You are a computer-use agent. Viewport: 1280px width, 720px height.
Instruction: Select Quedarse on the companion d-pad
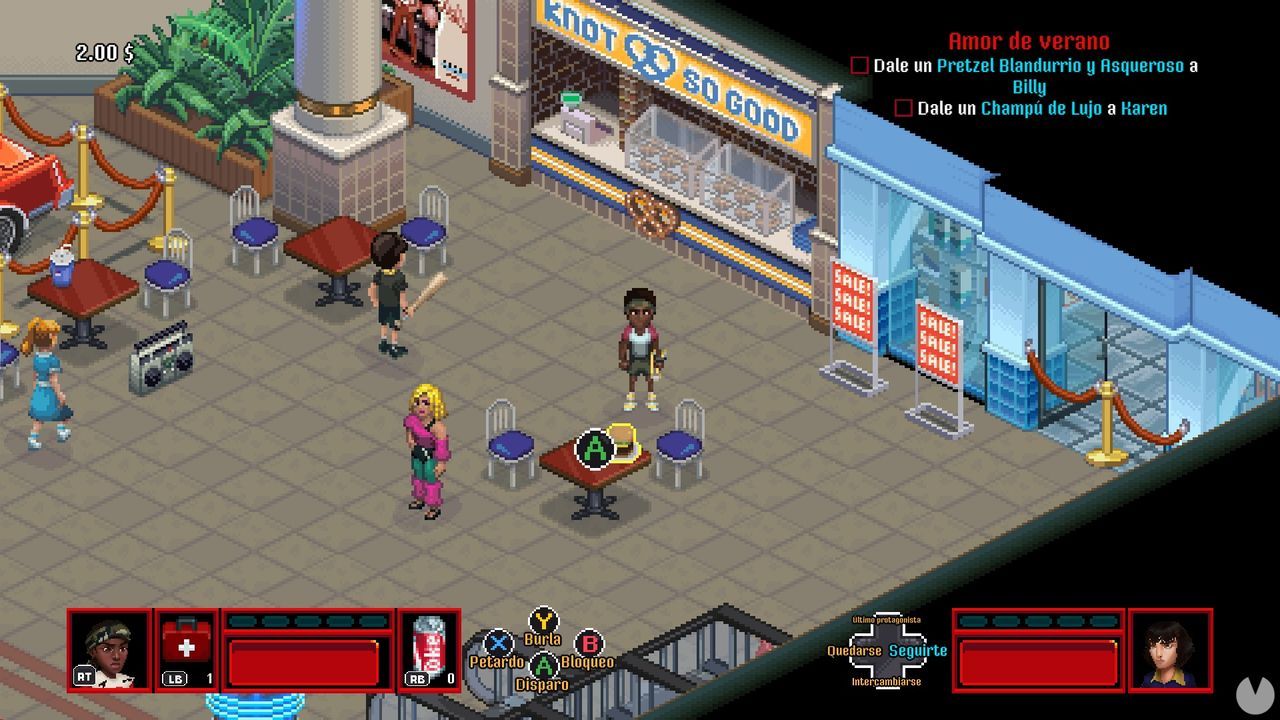[856, 650]
